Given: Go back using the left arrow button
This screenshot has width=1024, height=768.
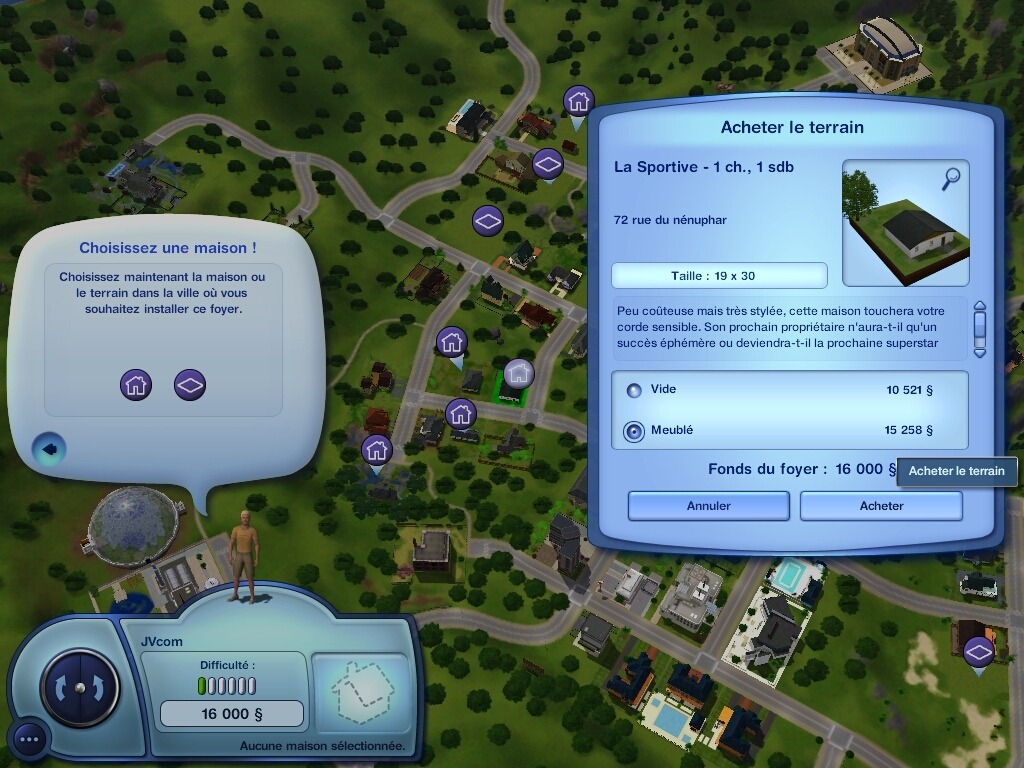Looking at the screenshot, I should tap(50, 449).
